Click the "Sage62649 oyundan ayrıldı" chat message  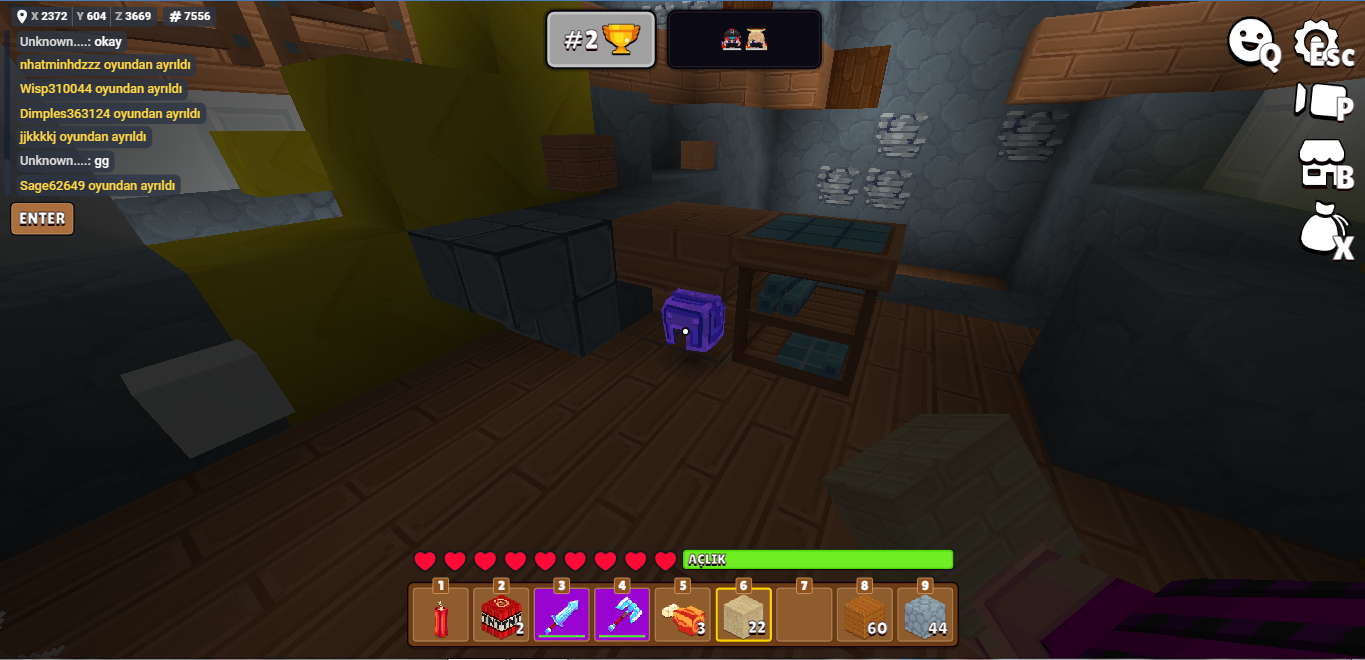click(x=98, y=185)
